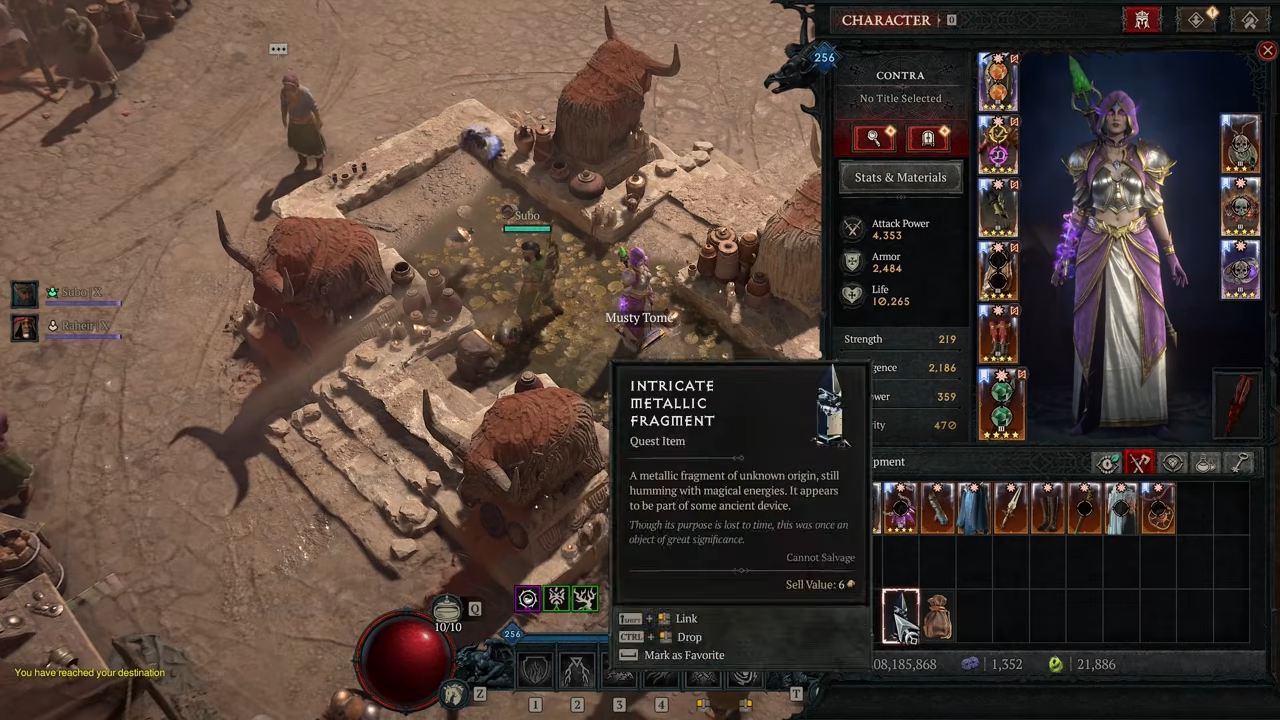
Task: Select the boots item in the inventory
Action: pos(1048,508)
